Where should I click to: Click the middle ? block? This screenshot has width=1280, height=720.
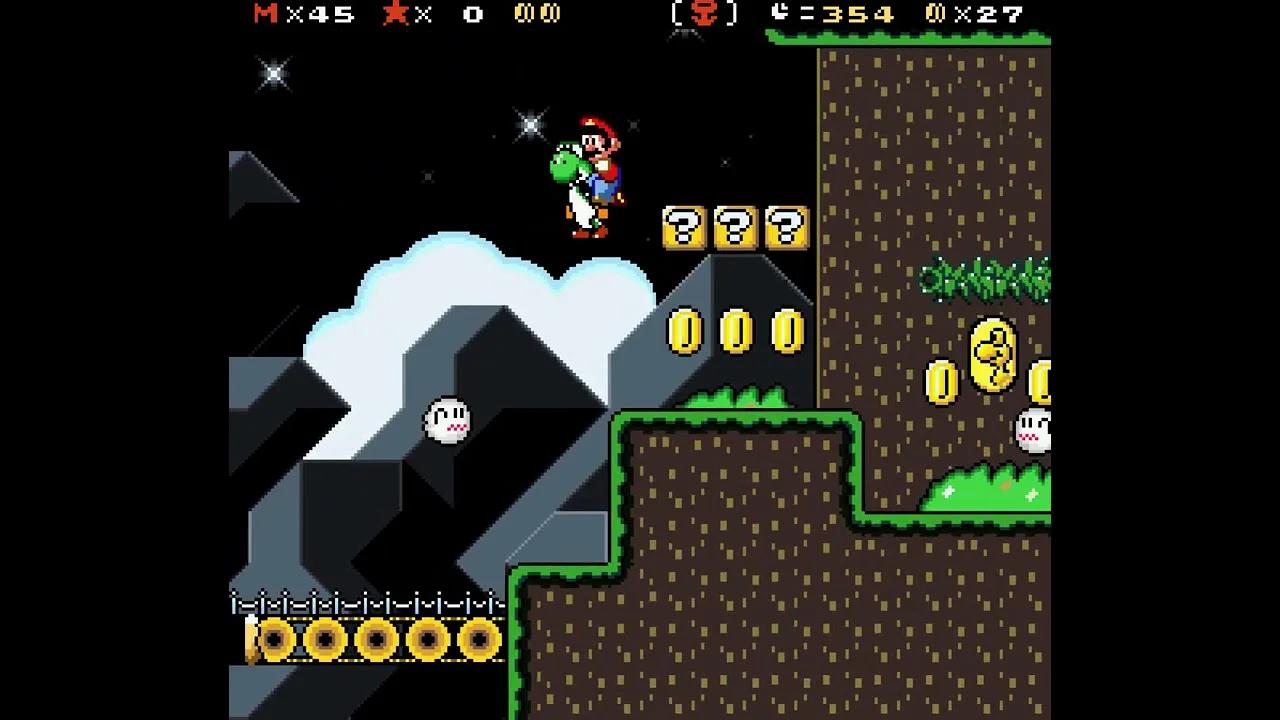coord(736,228)
